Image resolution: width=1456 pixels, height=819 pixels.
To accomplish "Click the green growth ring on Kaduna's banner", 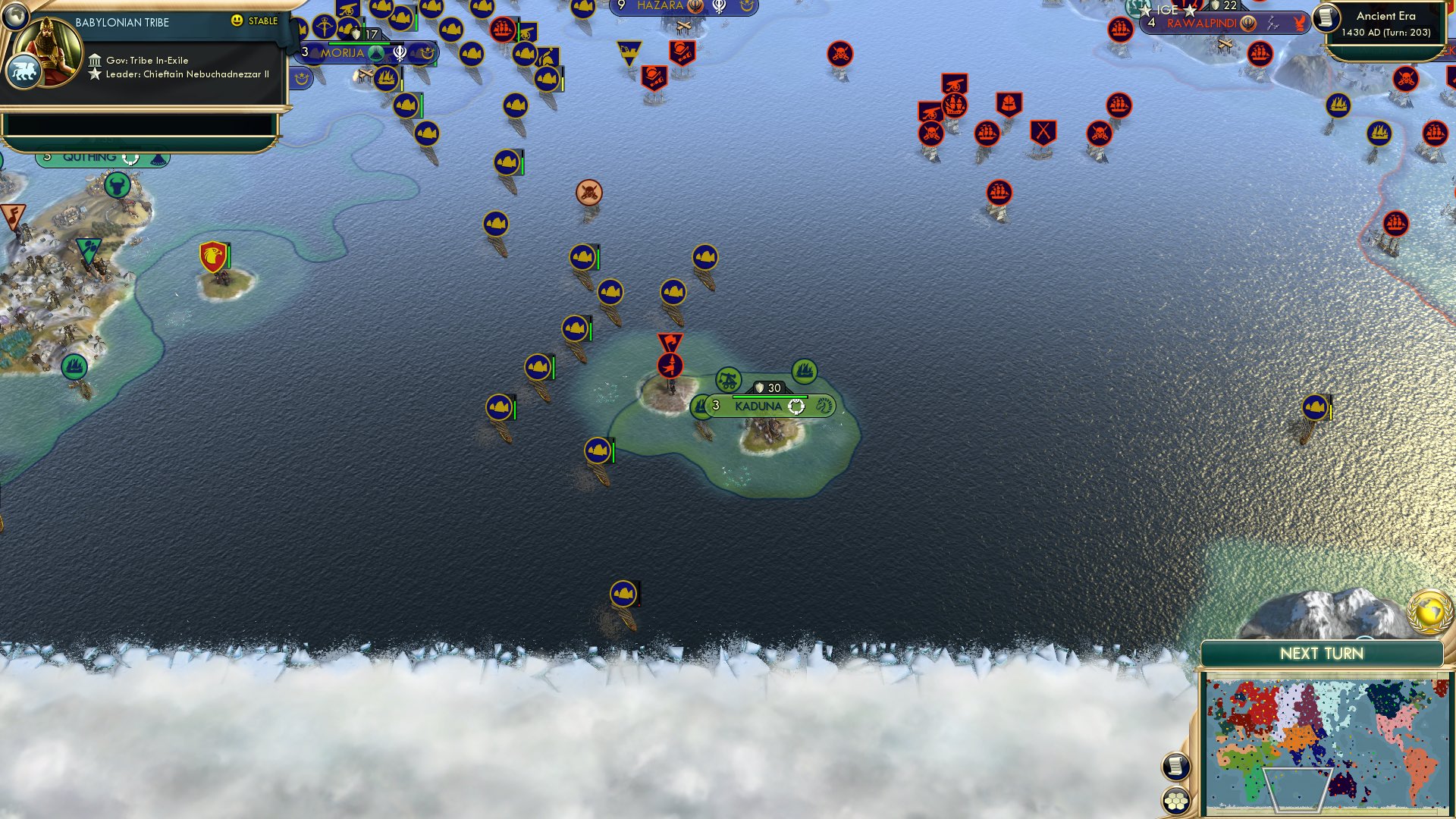I will pos(795,407).
